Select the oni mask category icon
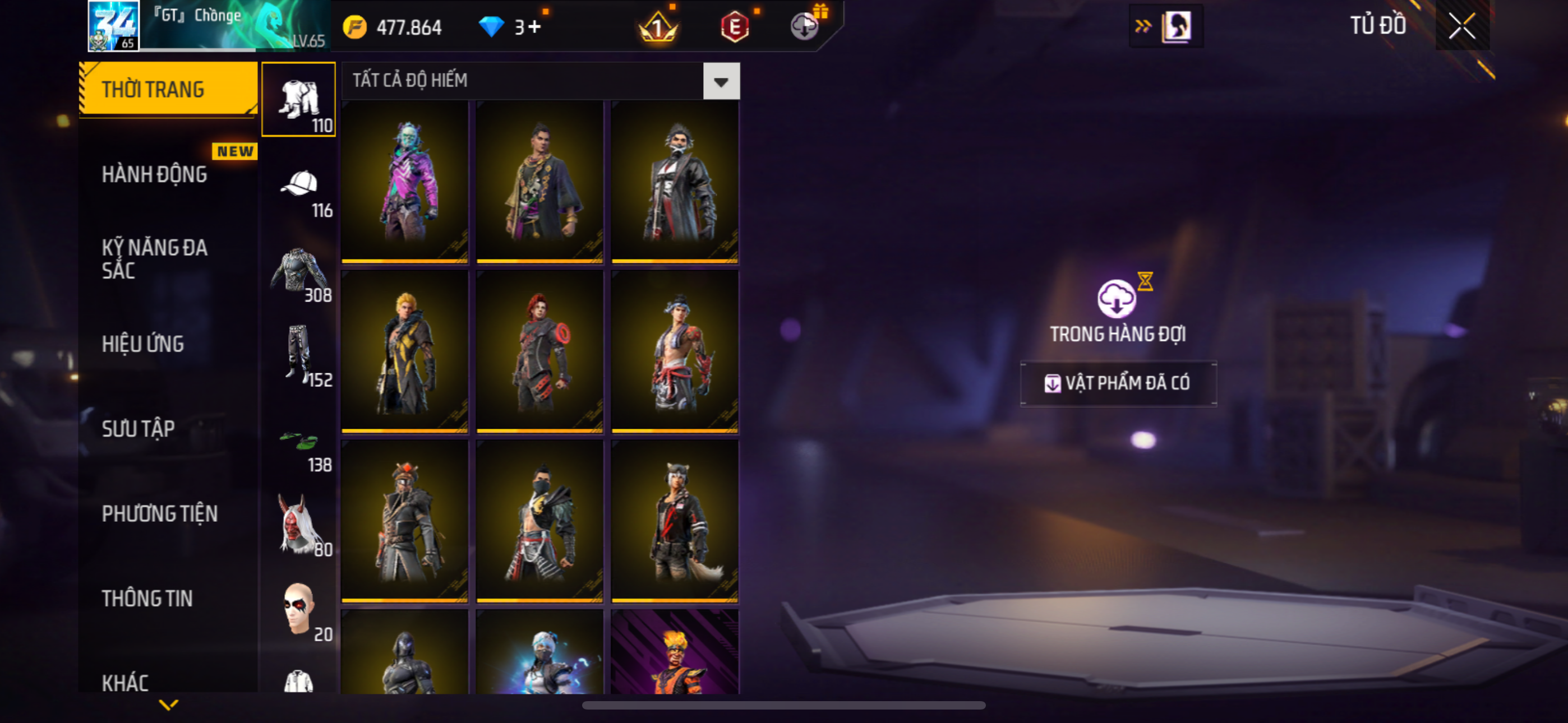The width and height of the screenshot is (1568, 723). 299,526
